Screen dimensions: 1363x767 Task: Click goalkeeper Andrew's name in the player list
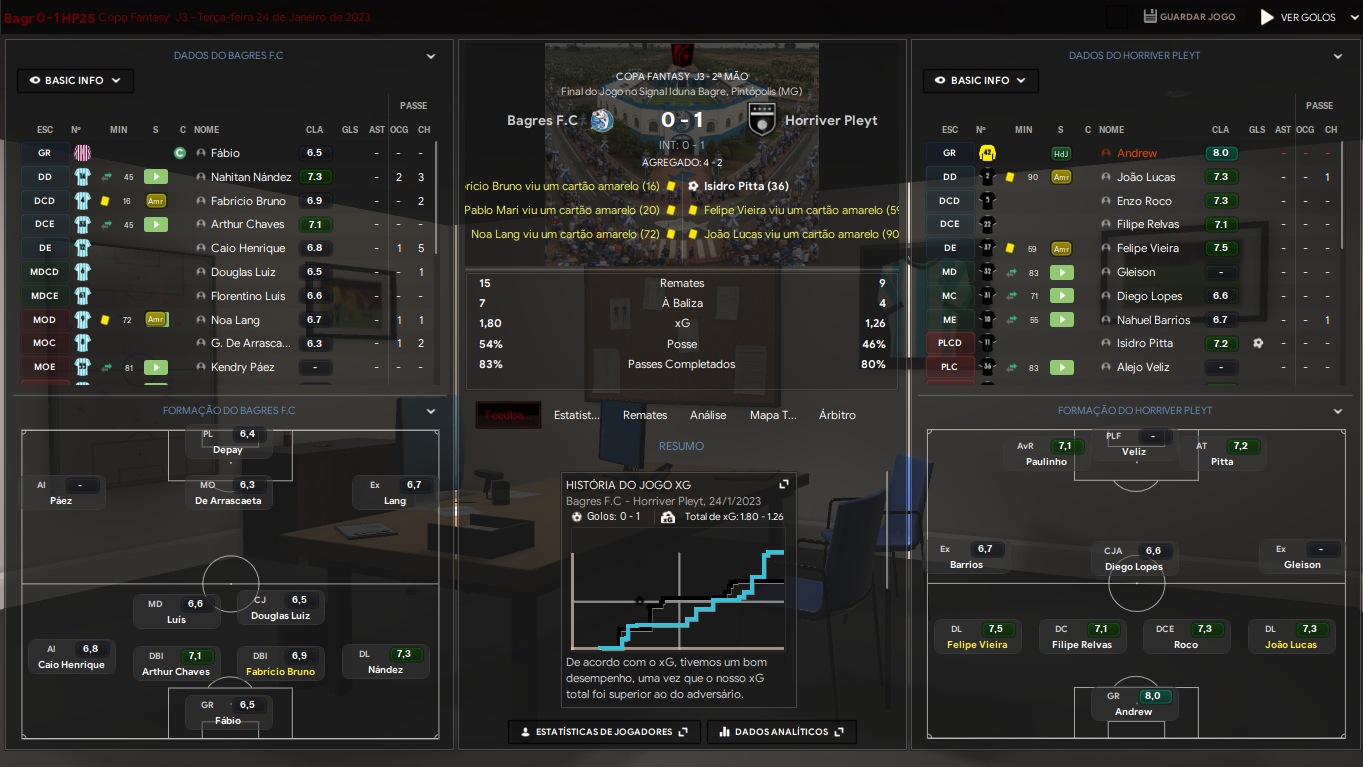point(1137,153)
